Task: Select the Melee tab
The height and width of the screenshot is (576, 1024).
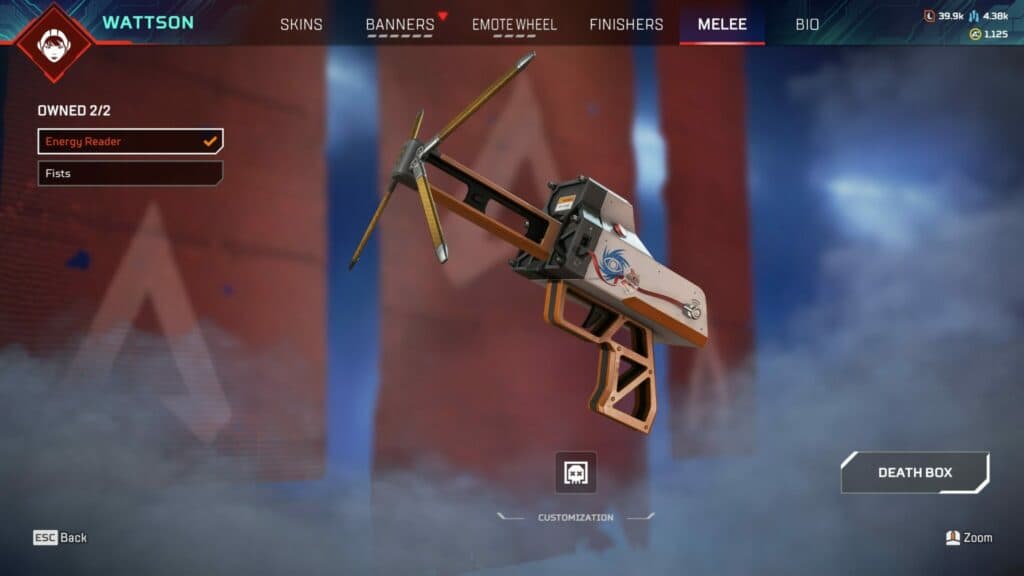Action: pos(722,24)
